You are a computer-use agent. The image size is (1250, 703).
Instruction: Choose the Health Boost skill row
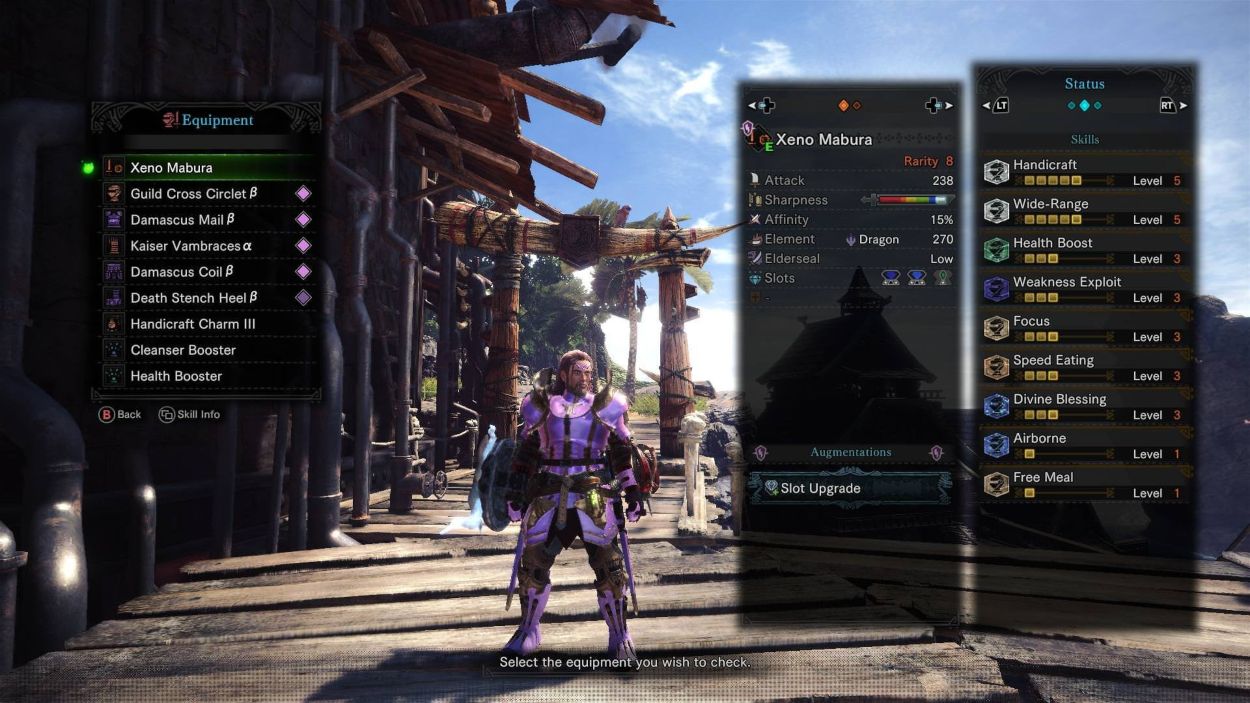(1085, 250)
